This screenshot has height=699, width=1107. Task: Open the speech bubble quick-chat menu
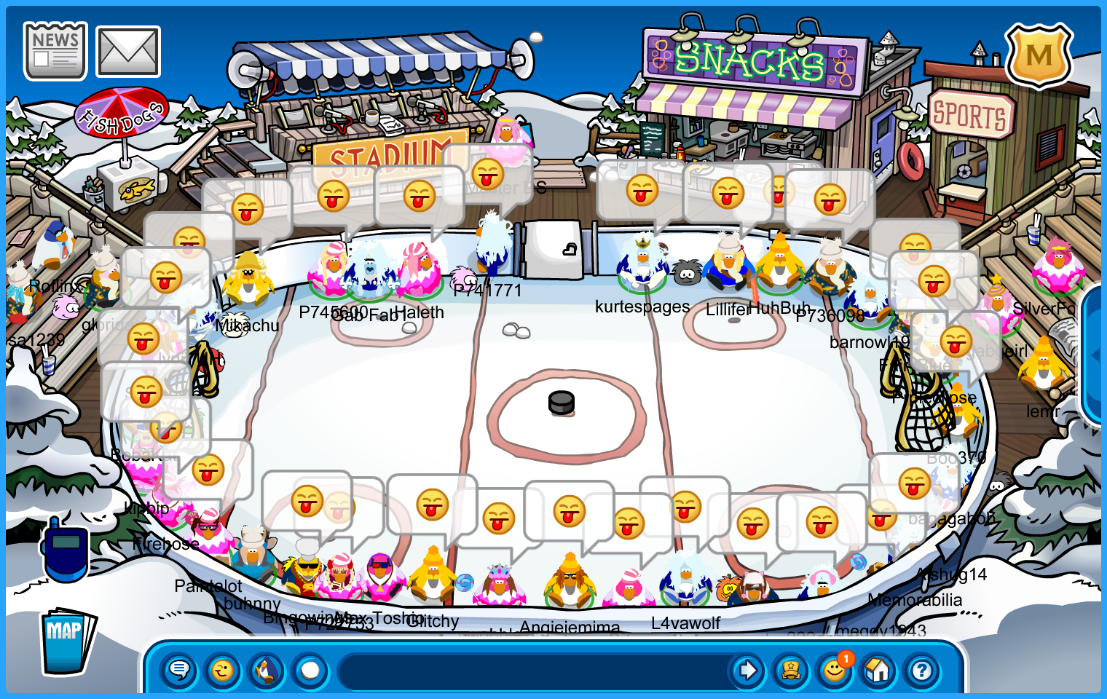point(180,670)
